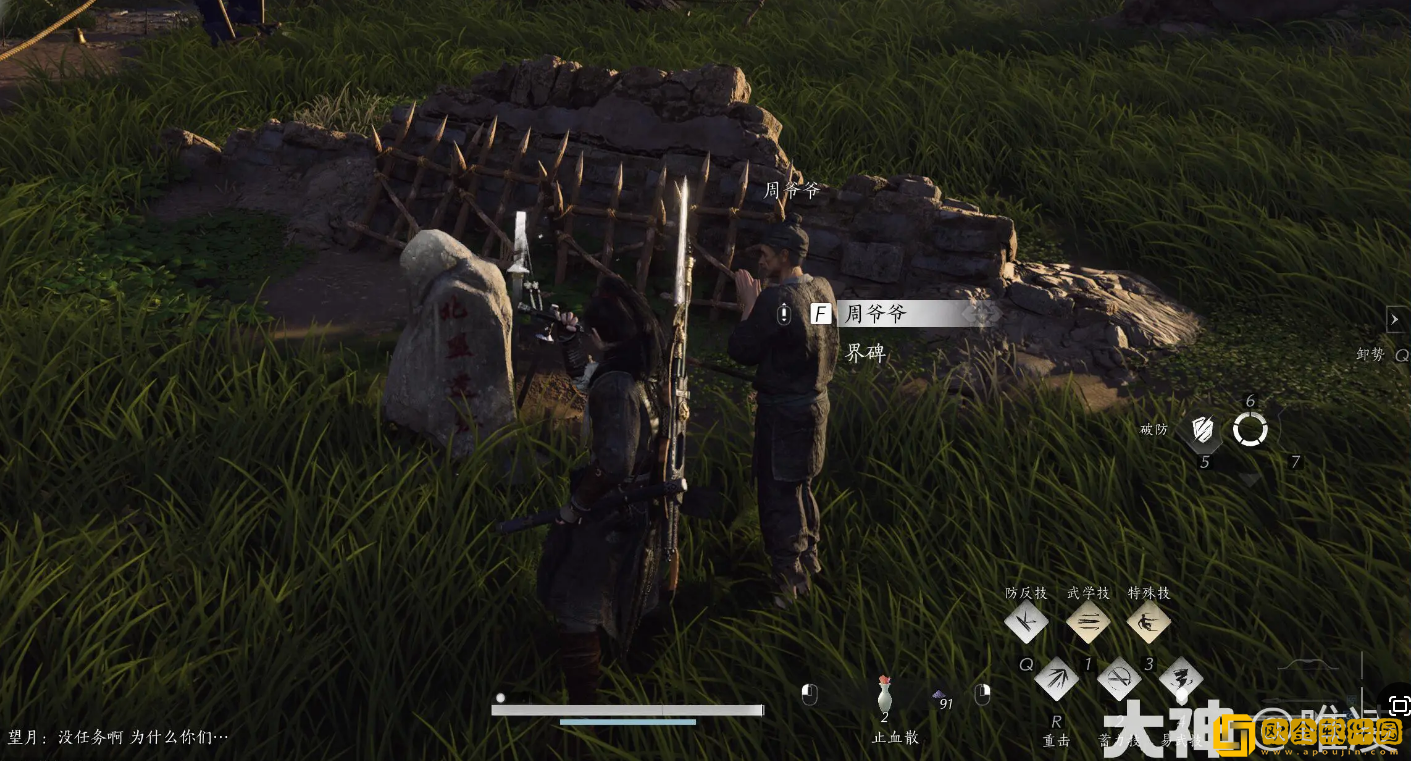
Task: Choose the 界碑 interaction option
Action: click(x=866, y=353)
